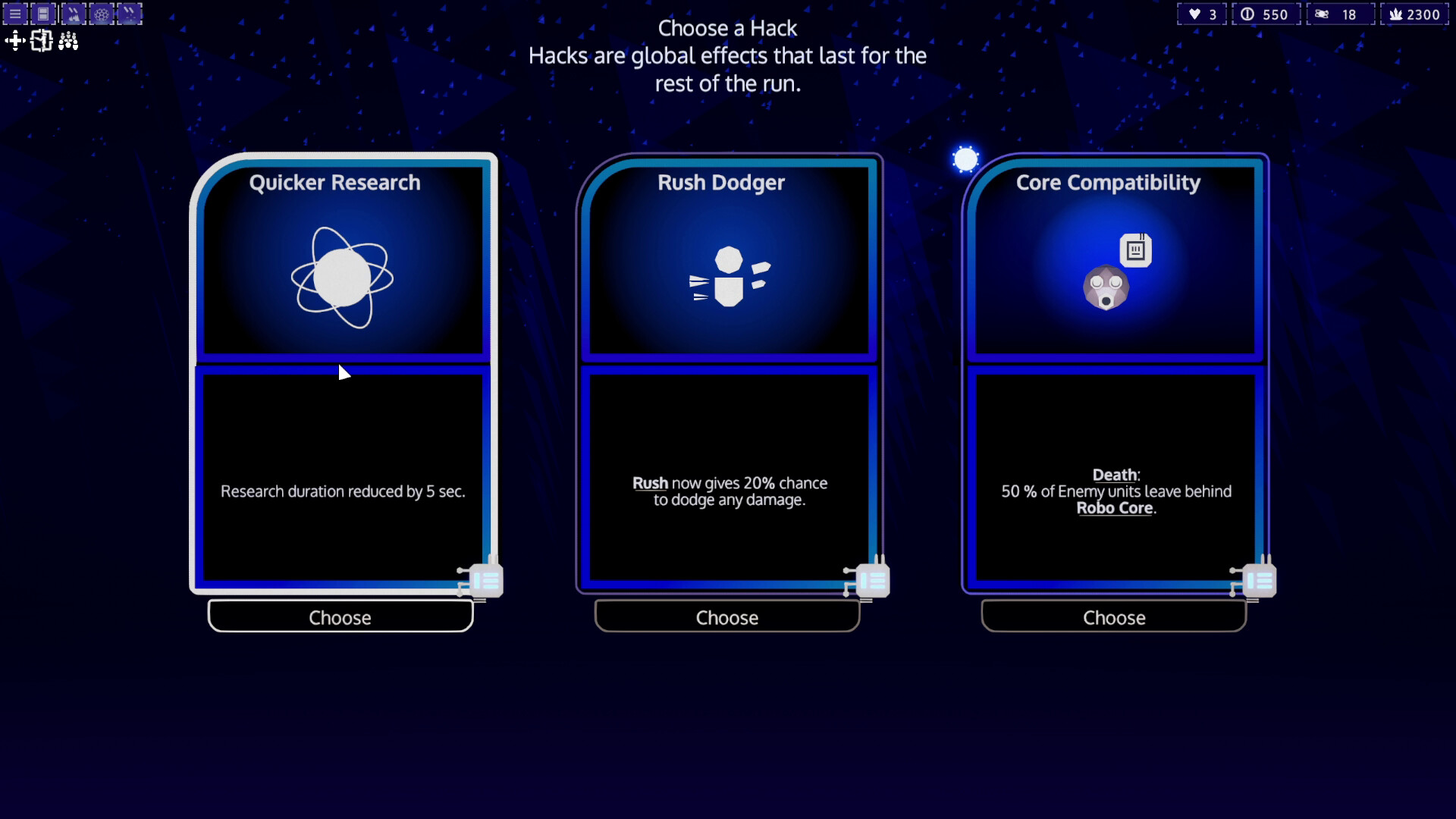Viewport: 1456px width, 819px height.
Task: Click the coin counter showing 550
Action: coord(1266,14)
